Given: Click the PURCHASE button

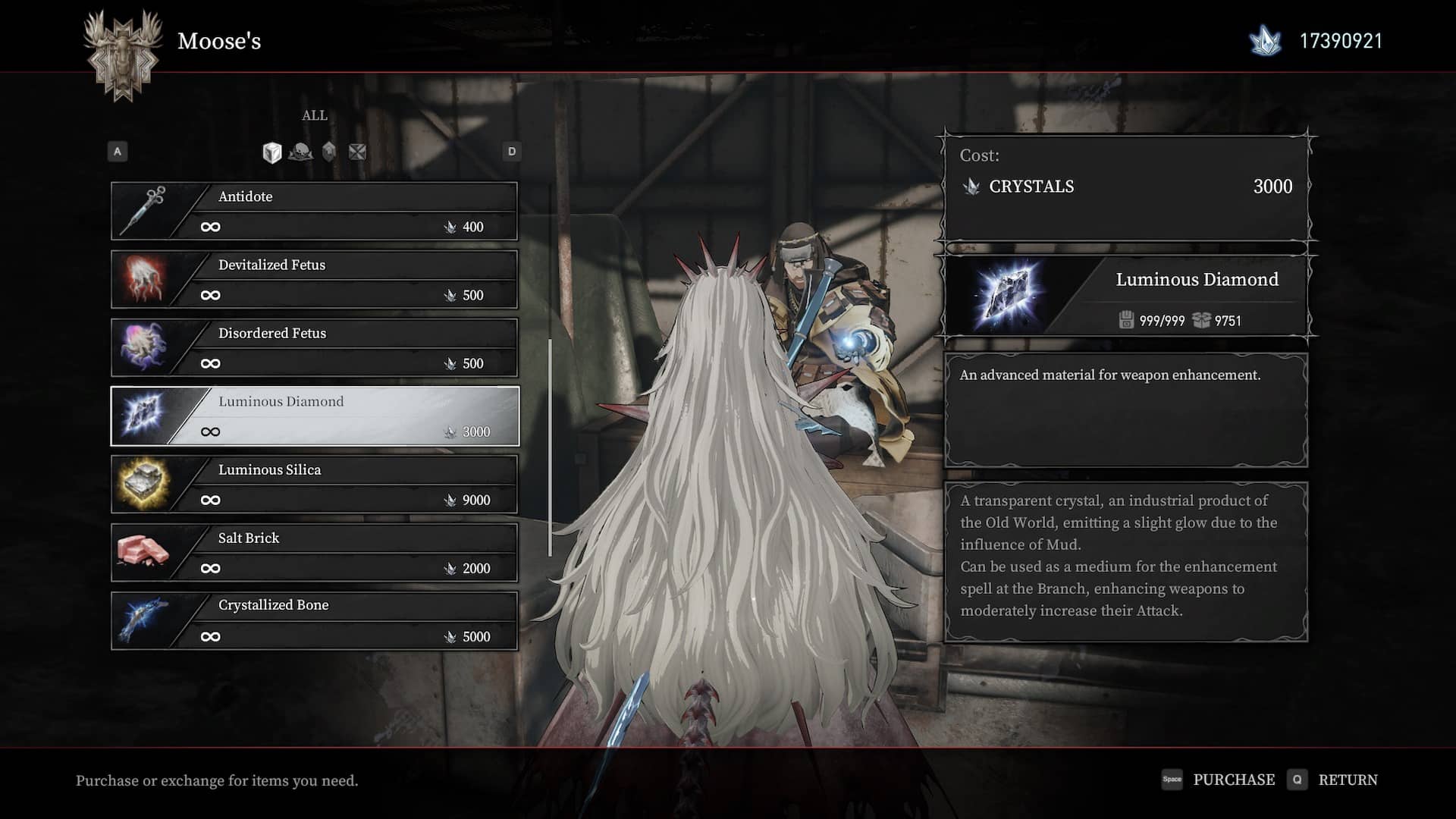Looking at the screenshot, I should click(1233, 780).
